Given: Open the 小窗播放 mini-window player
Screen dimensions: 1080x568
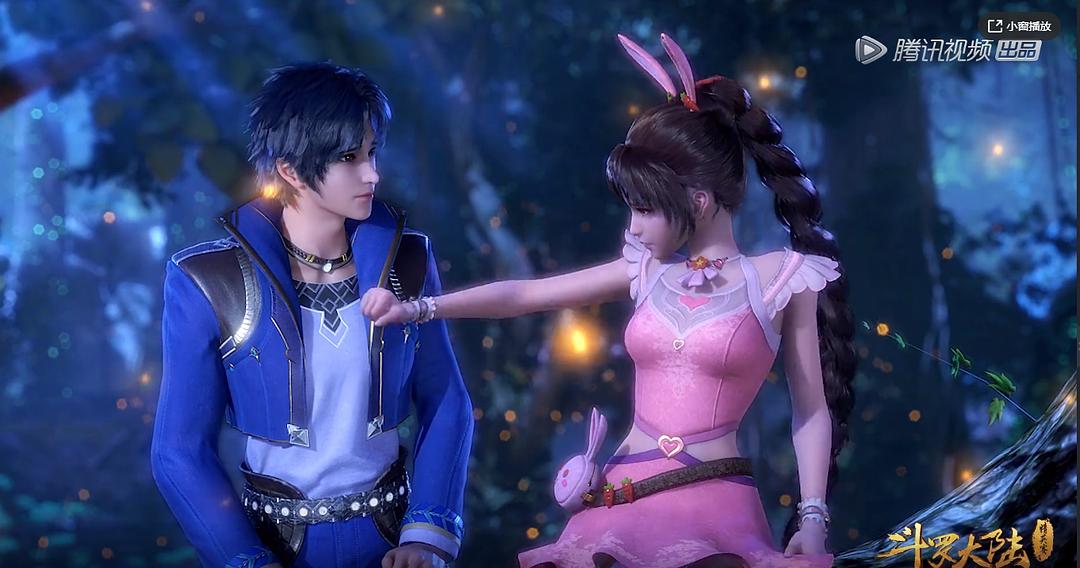Looking at the screenshot, I should [1020, 26].
